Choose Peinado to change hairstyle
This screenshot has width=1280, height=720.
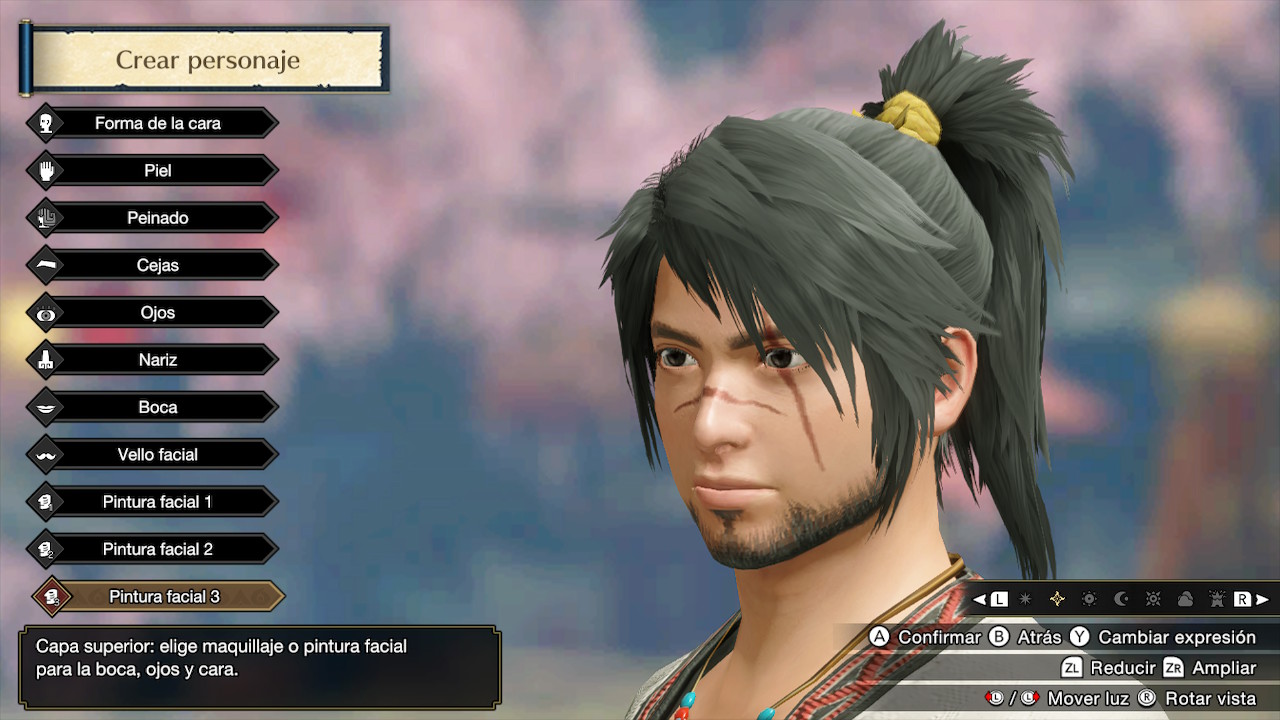[x=157, y=218]
